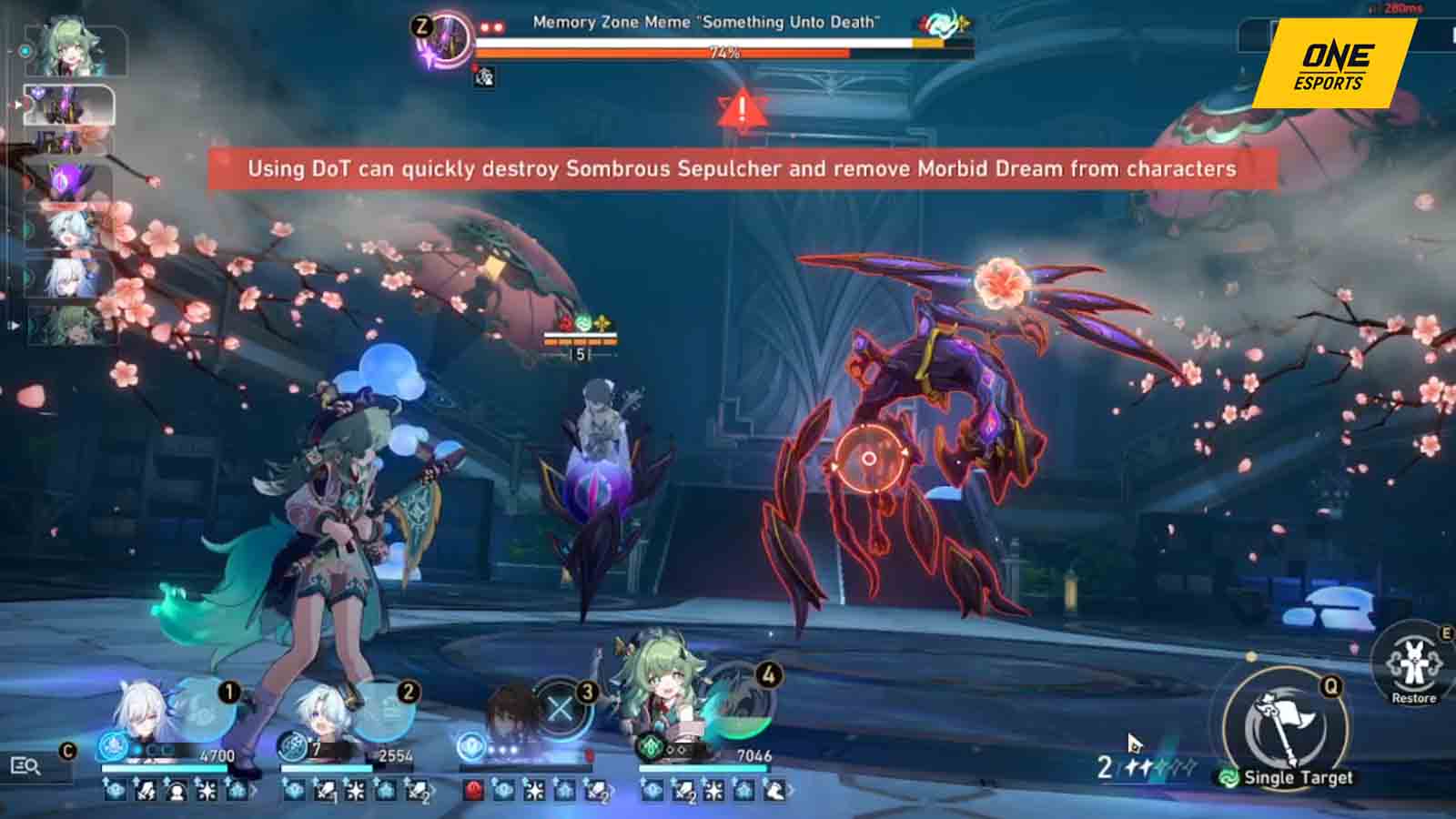The width and height of the screenshot is (1456, 819).
Task: Trigger party member 1's ultimate
Action: [x=202, y=709]
